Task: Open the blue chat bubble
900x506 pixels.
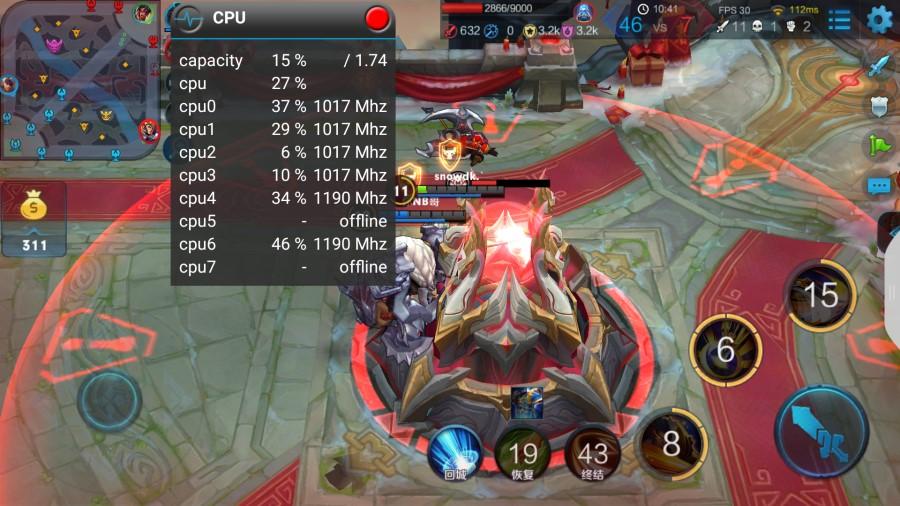Action: pos(878,185)
